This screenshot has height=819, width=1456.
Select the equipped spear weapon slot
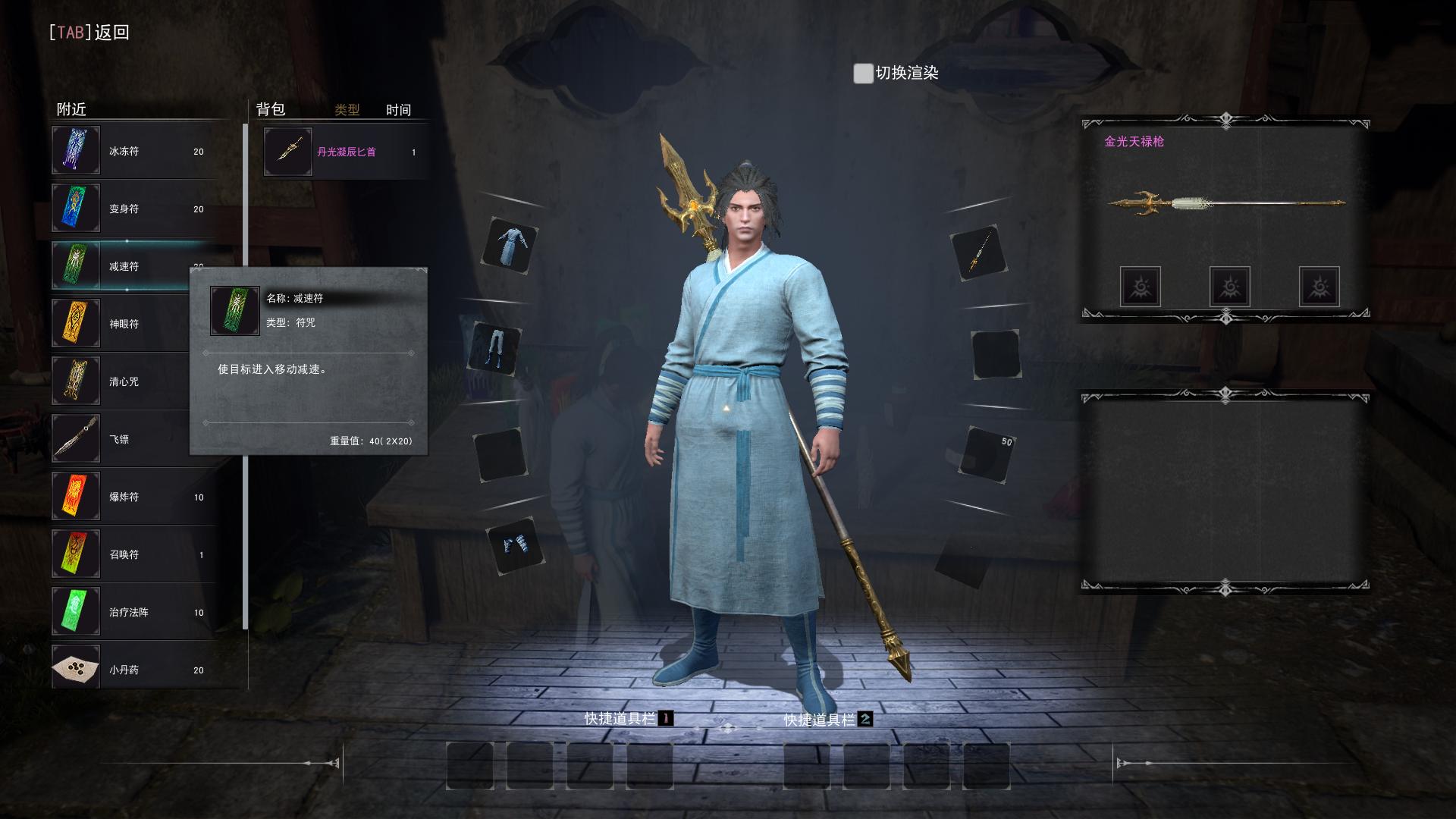point(977,253)
